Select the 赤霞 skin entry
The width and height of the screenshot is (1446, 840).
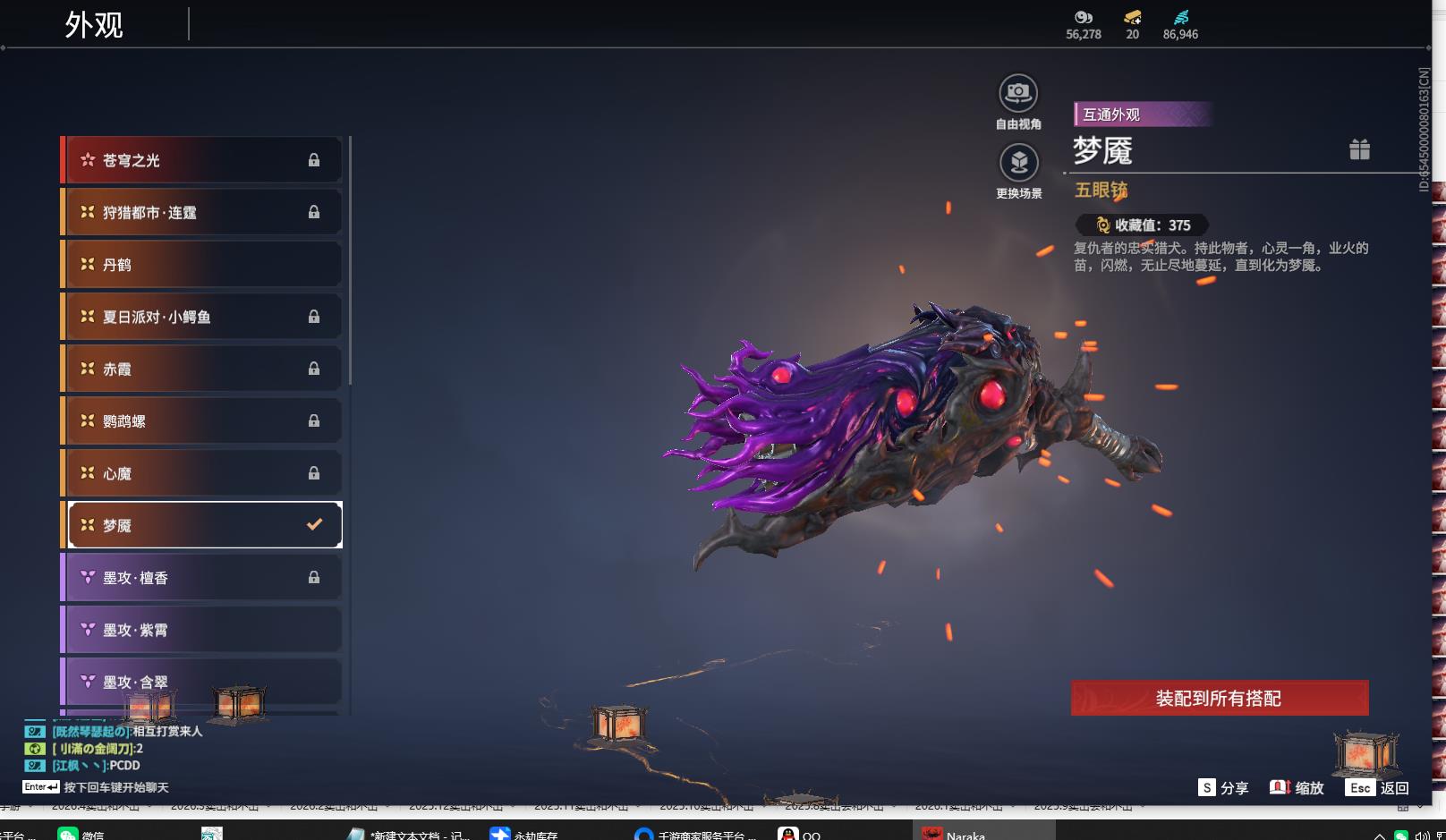tap(201, 369)
